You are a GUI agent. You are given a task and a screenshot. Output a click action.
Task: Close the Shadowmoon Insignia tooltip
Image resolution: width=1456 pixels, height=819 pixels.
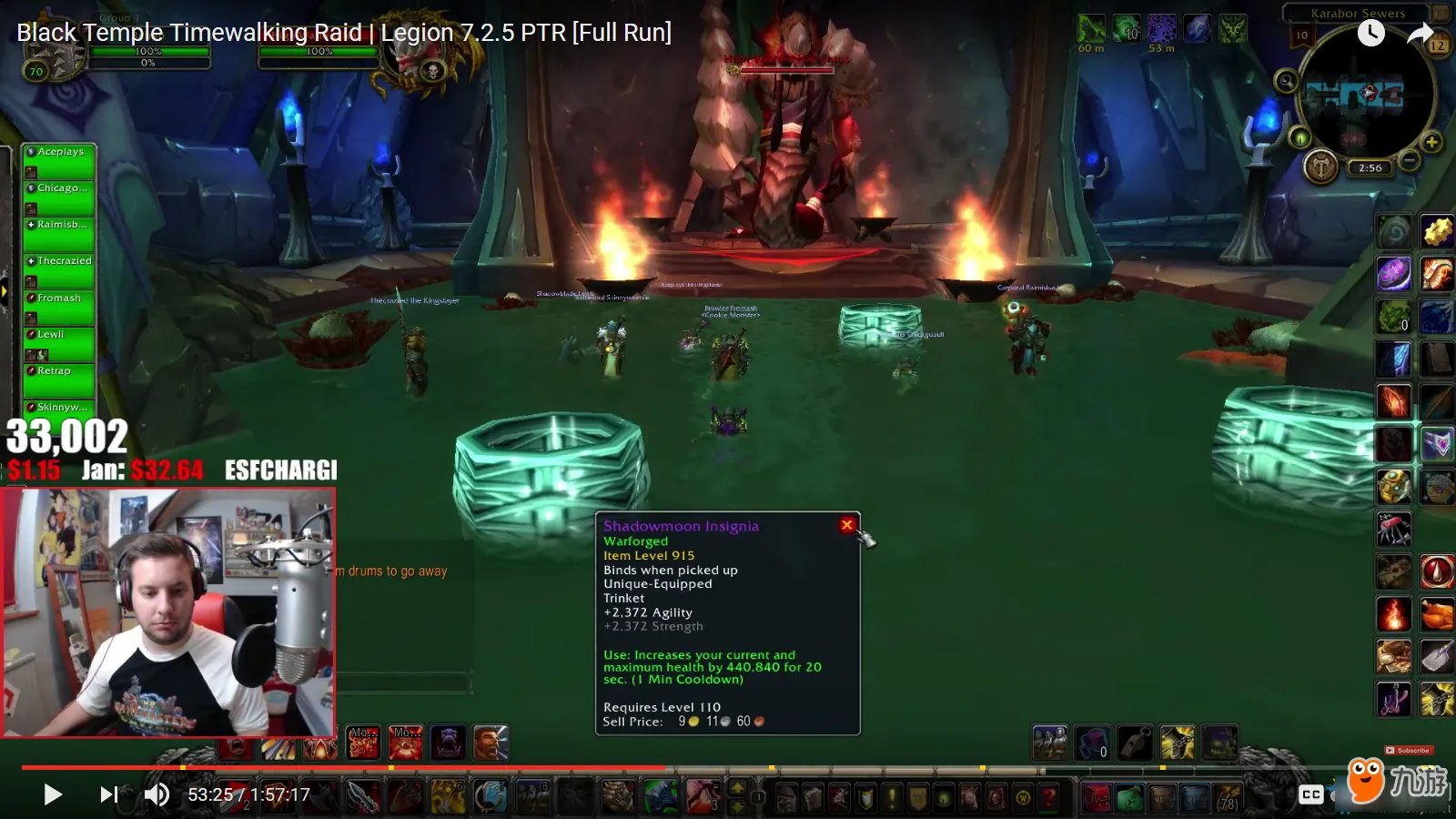coord(847,524)
